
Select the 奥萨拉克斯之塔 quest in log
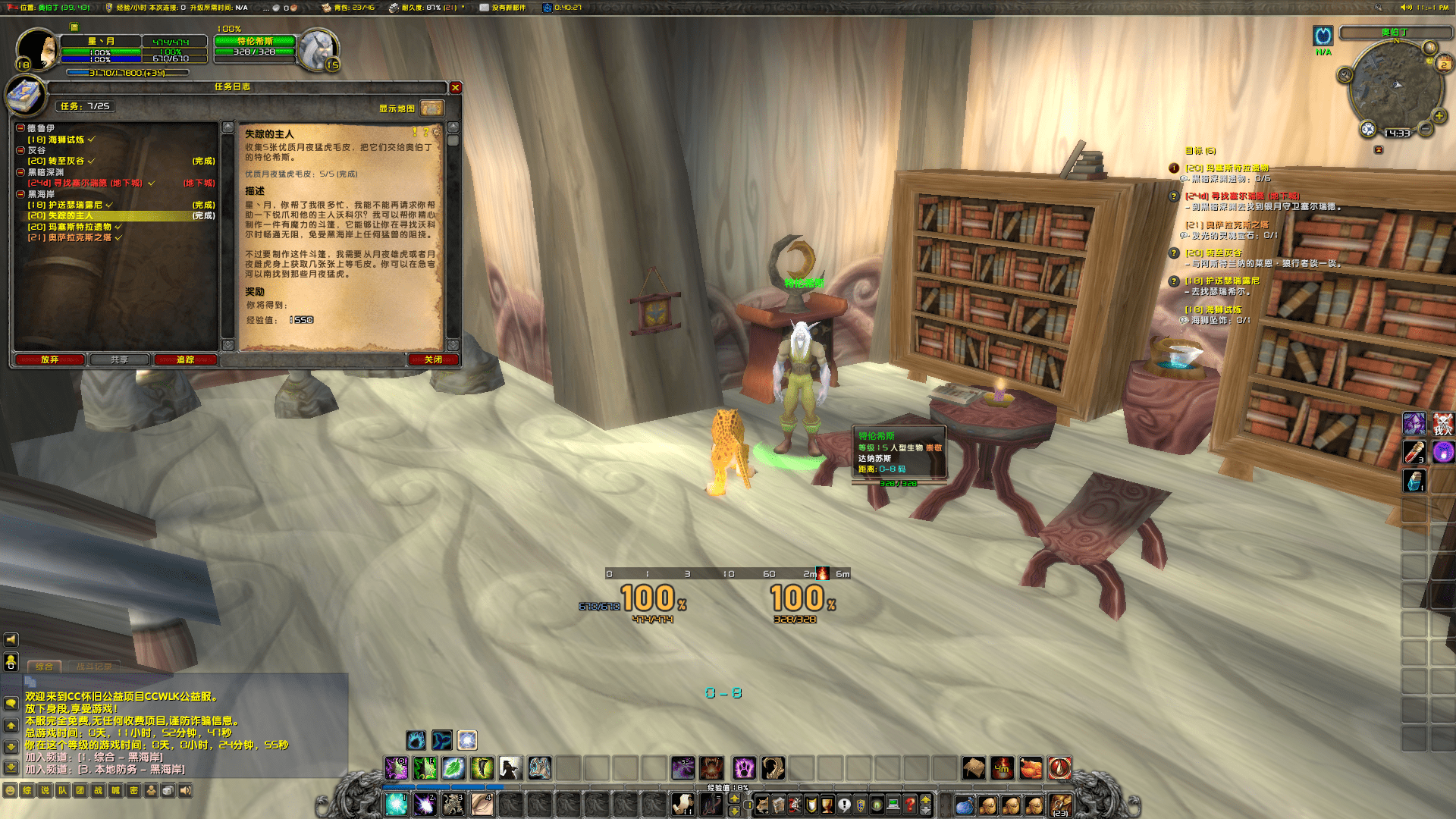tap(70, 237)
